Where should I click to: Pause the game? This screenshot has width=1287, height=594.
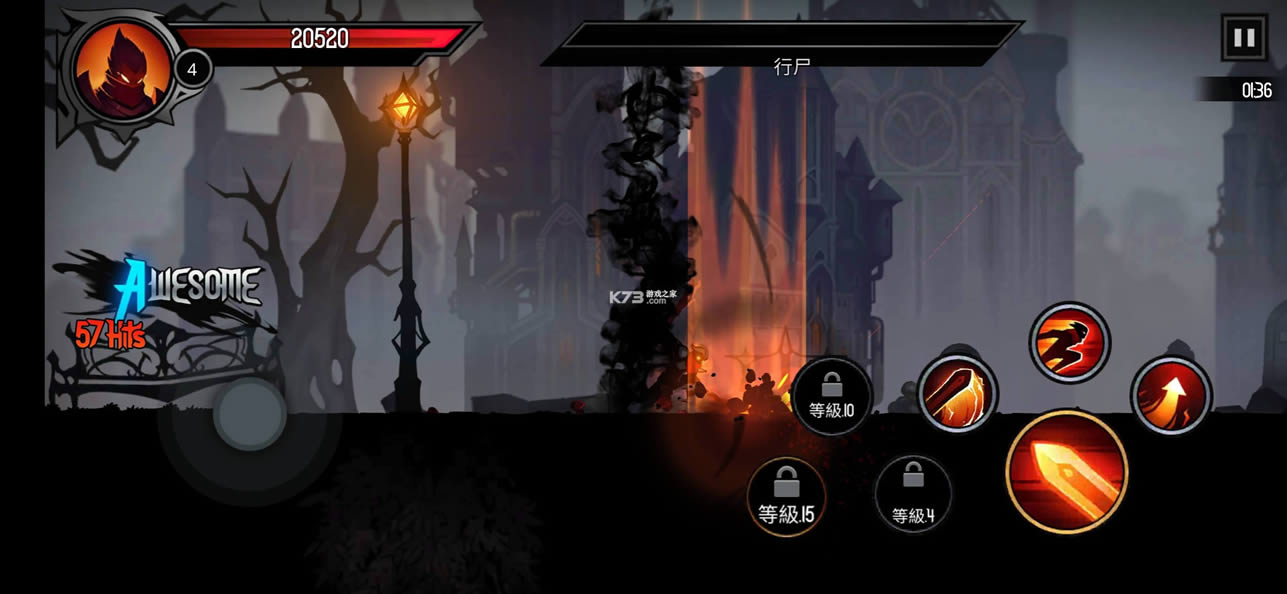[1244, 39]
